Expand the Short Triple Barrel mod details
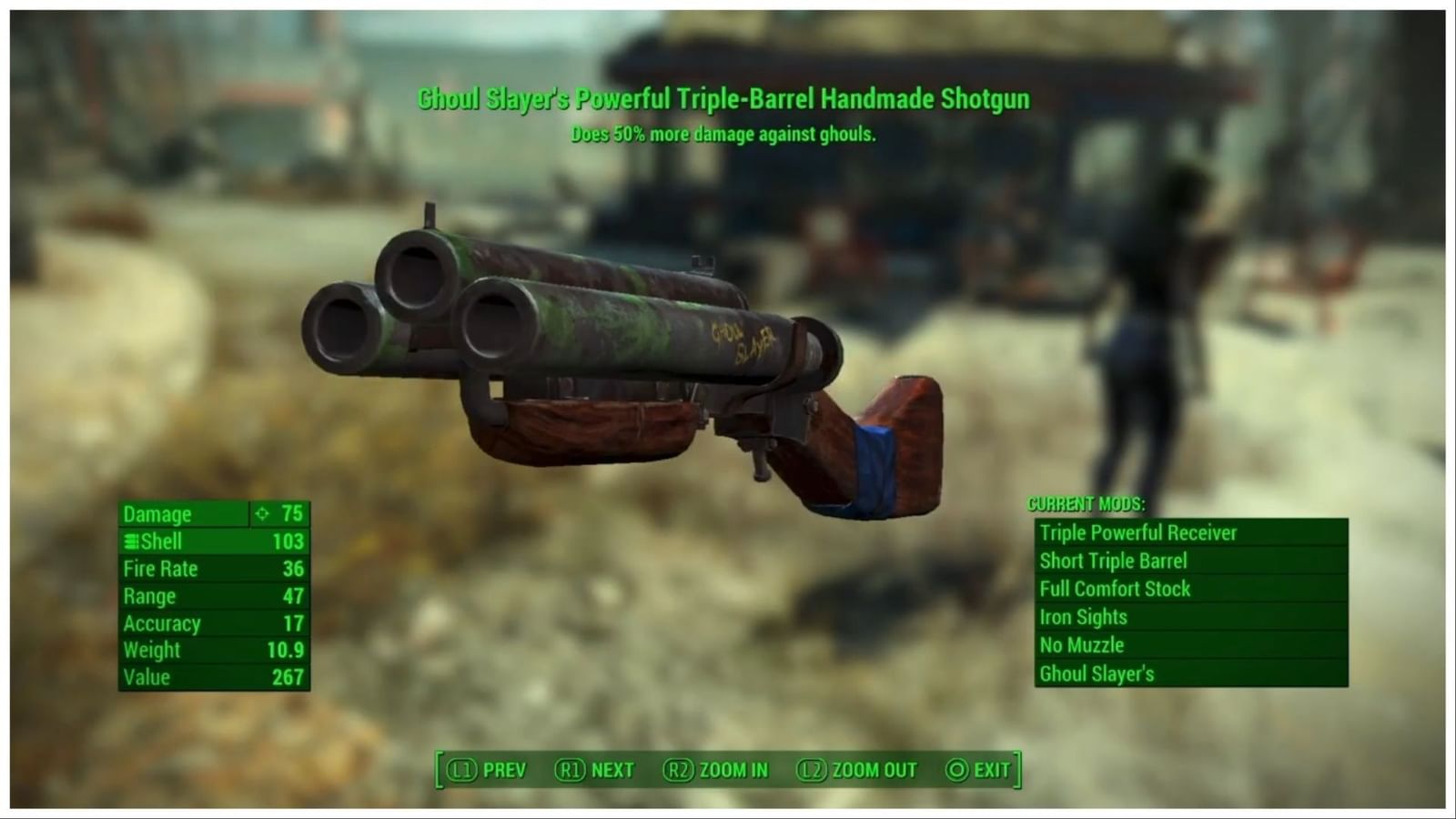 (1114, 561)
